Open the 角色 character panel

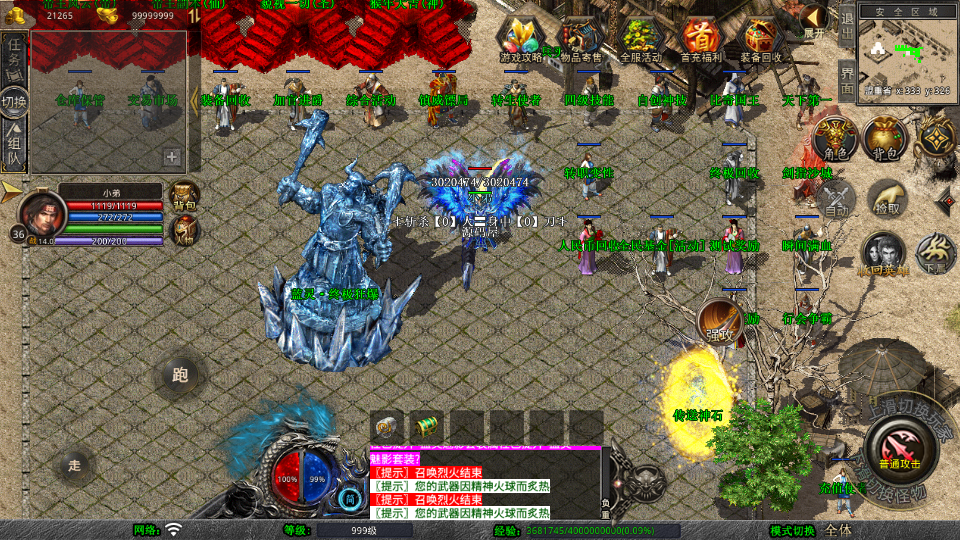[x=833, y=140]
